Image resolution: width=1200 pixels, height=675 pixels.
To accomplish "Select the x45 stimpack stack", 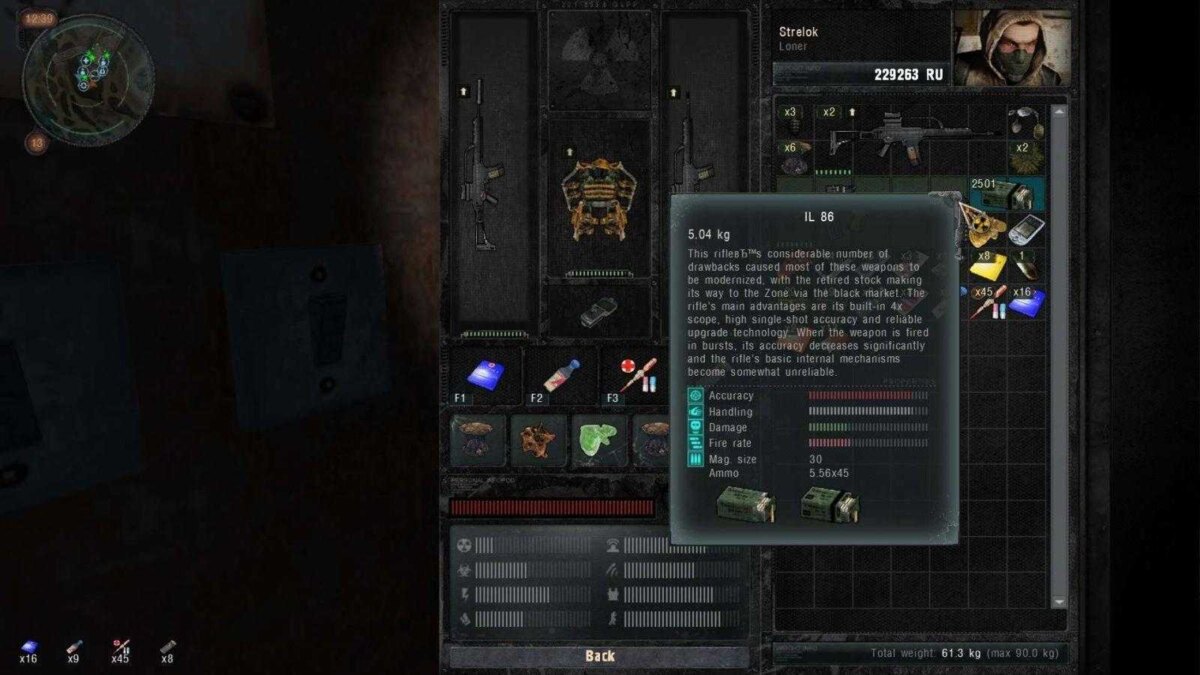I will click(x=988, y=301).
